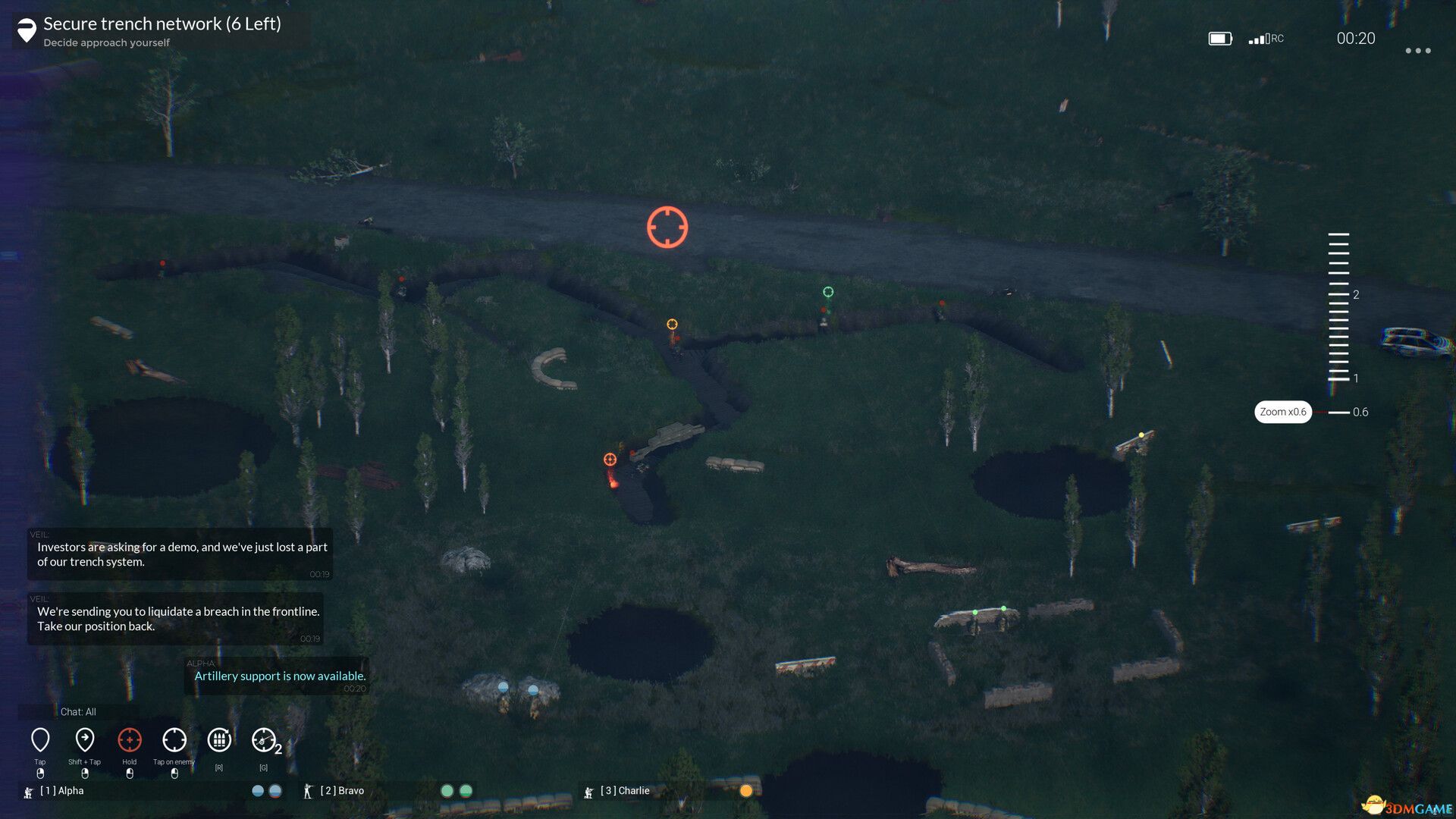
Task: Click the battery indicator in the top bar
Action: click(1219, 37)
